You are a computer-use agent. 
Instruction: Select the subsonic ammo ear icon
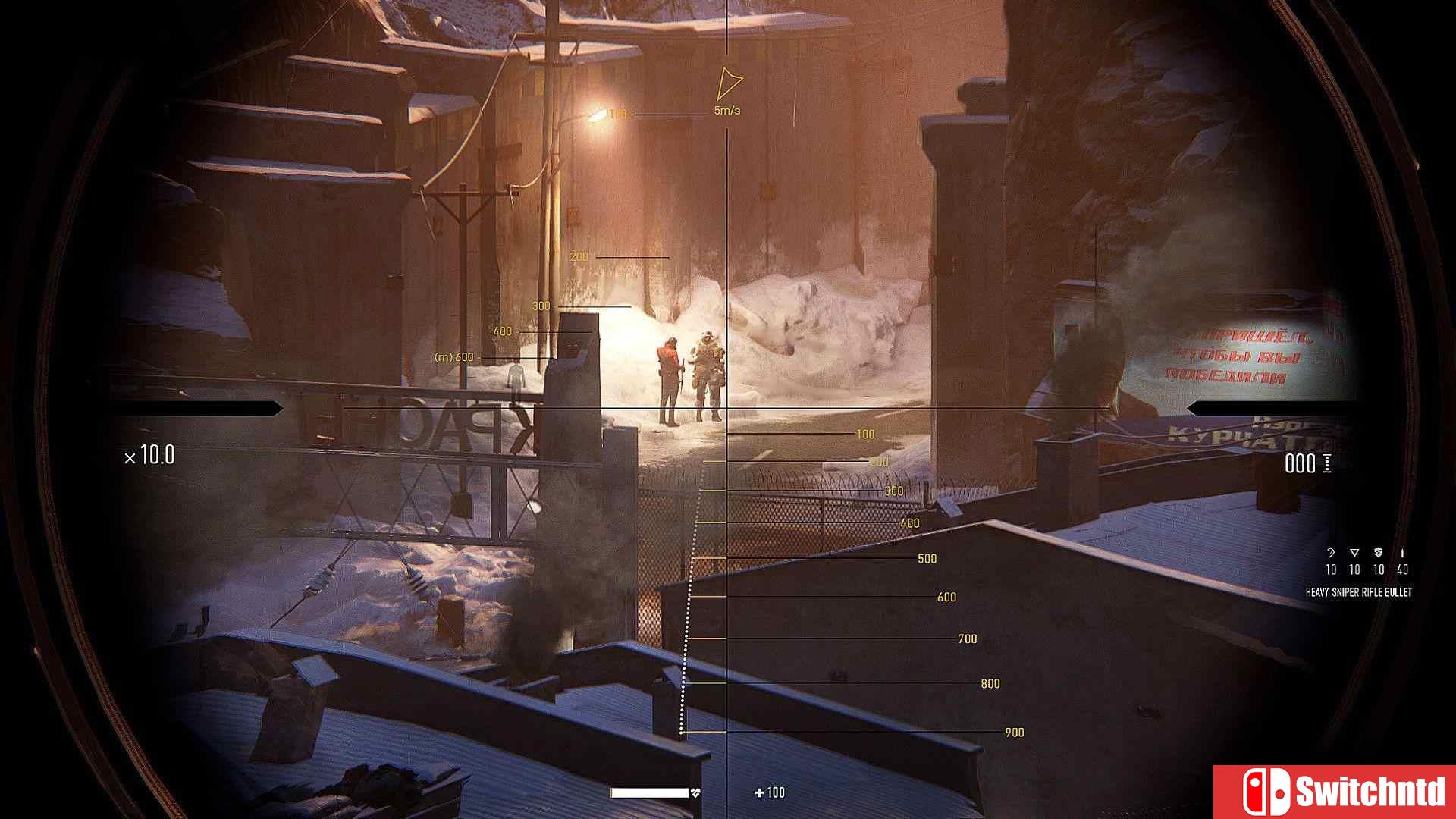pos(1331,553)
